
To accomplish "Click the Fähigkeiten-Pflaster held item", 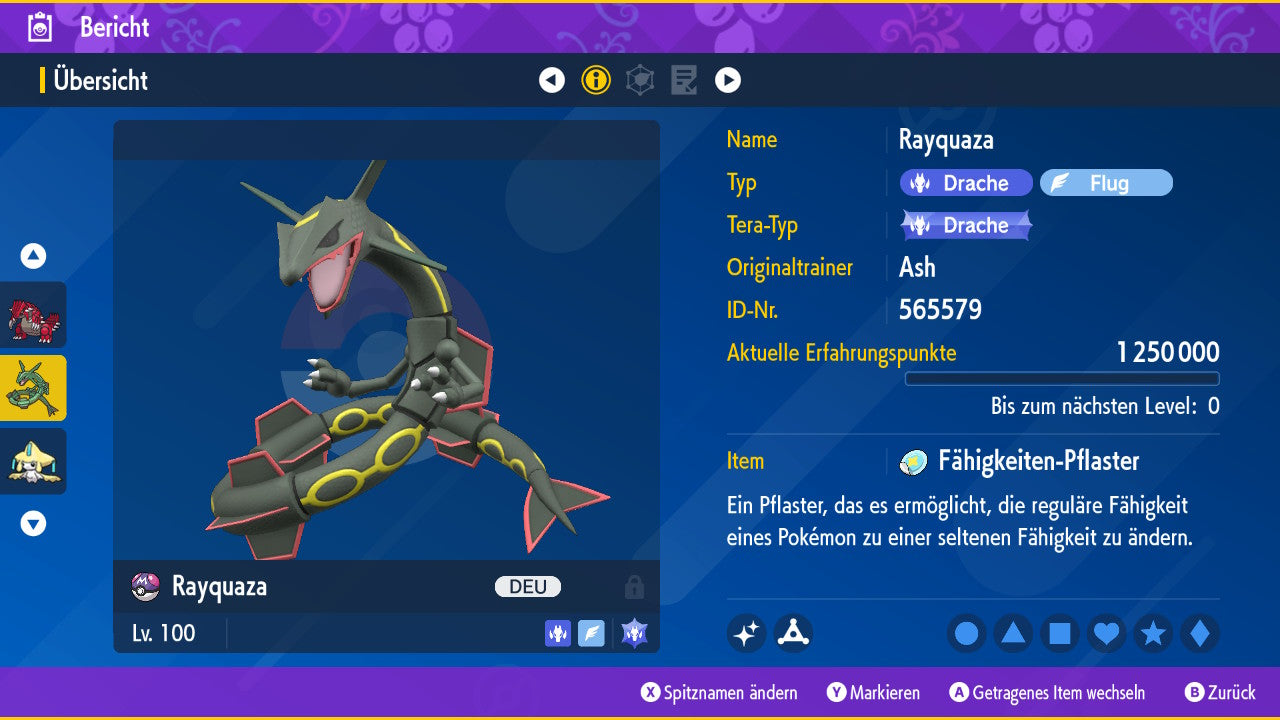I will [1037, 461].
